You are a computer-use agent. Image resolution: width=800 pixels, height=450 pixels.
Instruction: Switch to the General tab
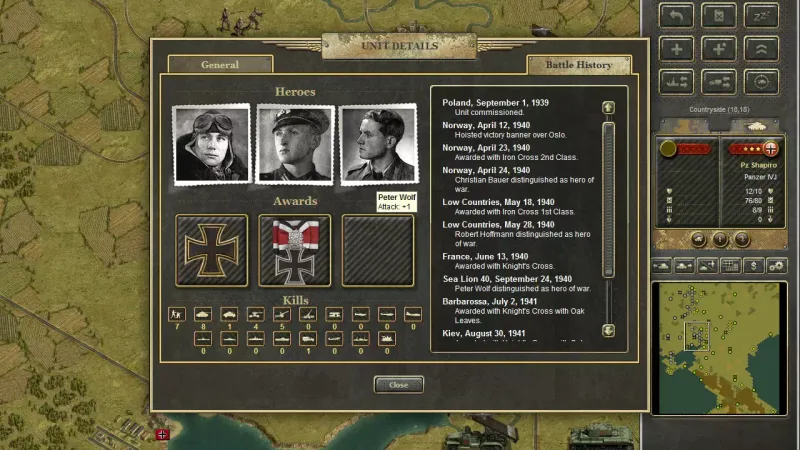tap(220, 65)
